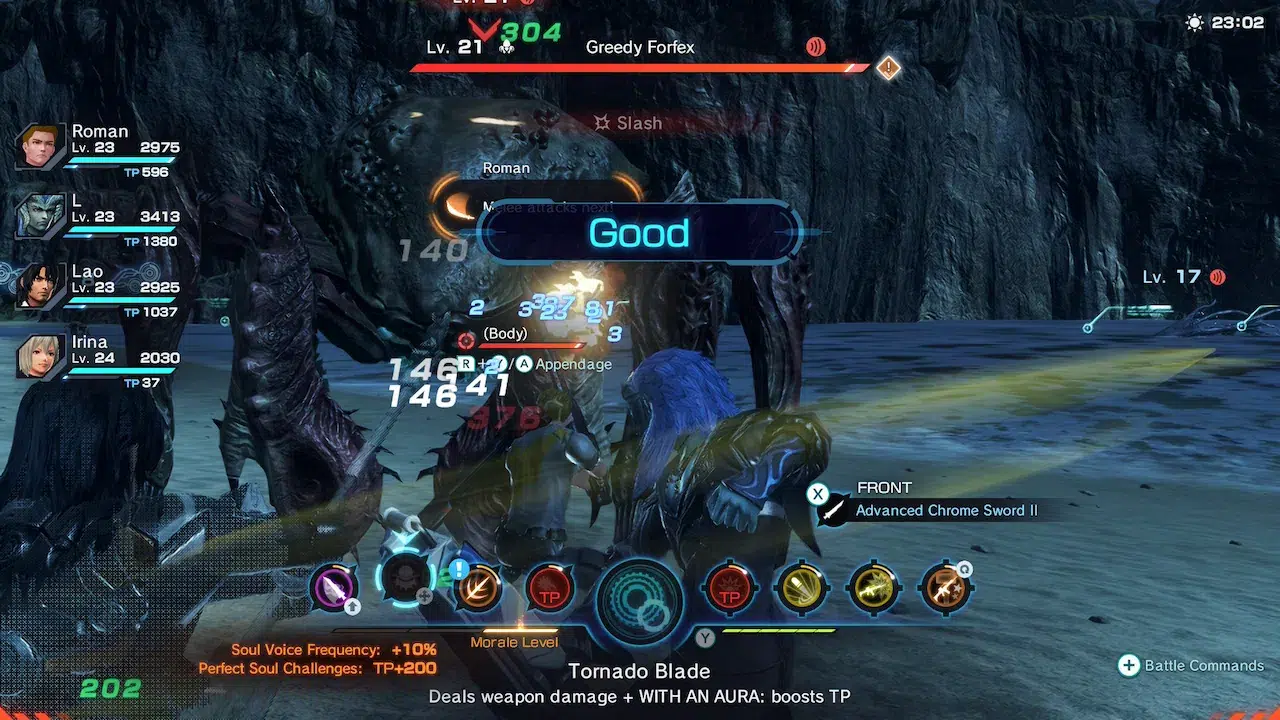Activate the yellow rifle burst art
The image size is (1280, 720).
tap(873, 588)
